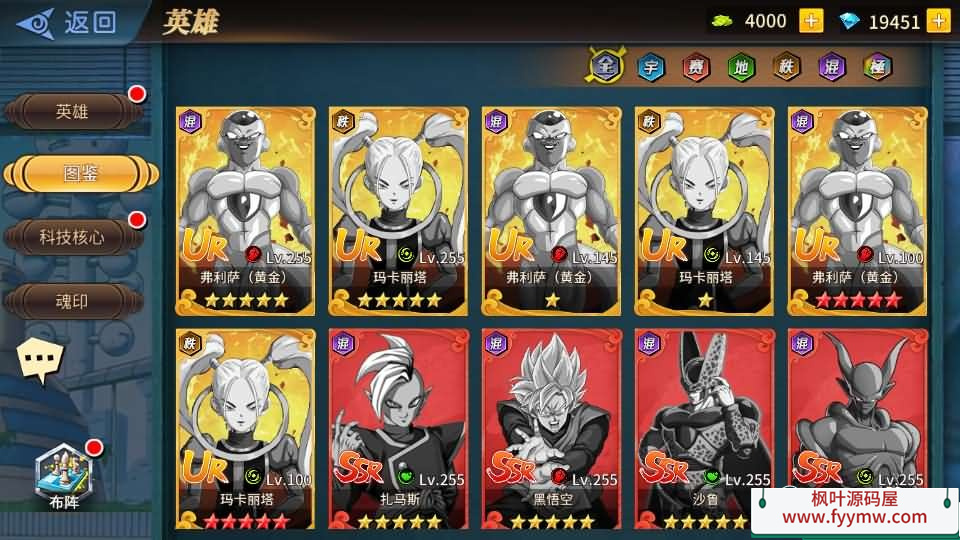The height and width of the screenshot is (540, 960).
Task: Select the 全 all-heroes filter
Action: click(603, 67)
